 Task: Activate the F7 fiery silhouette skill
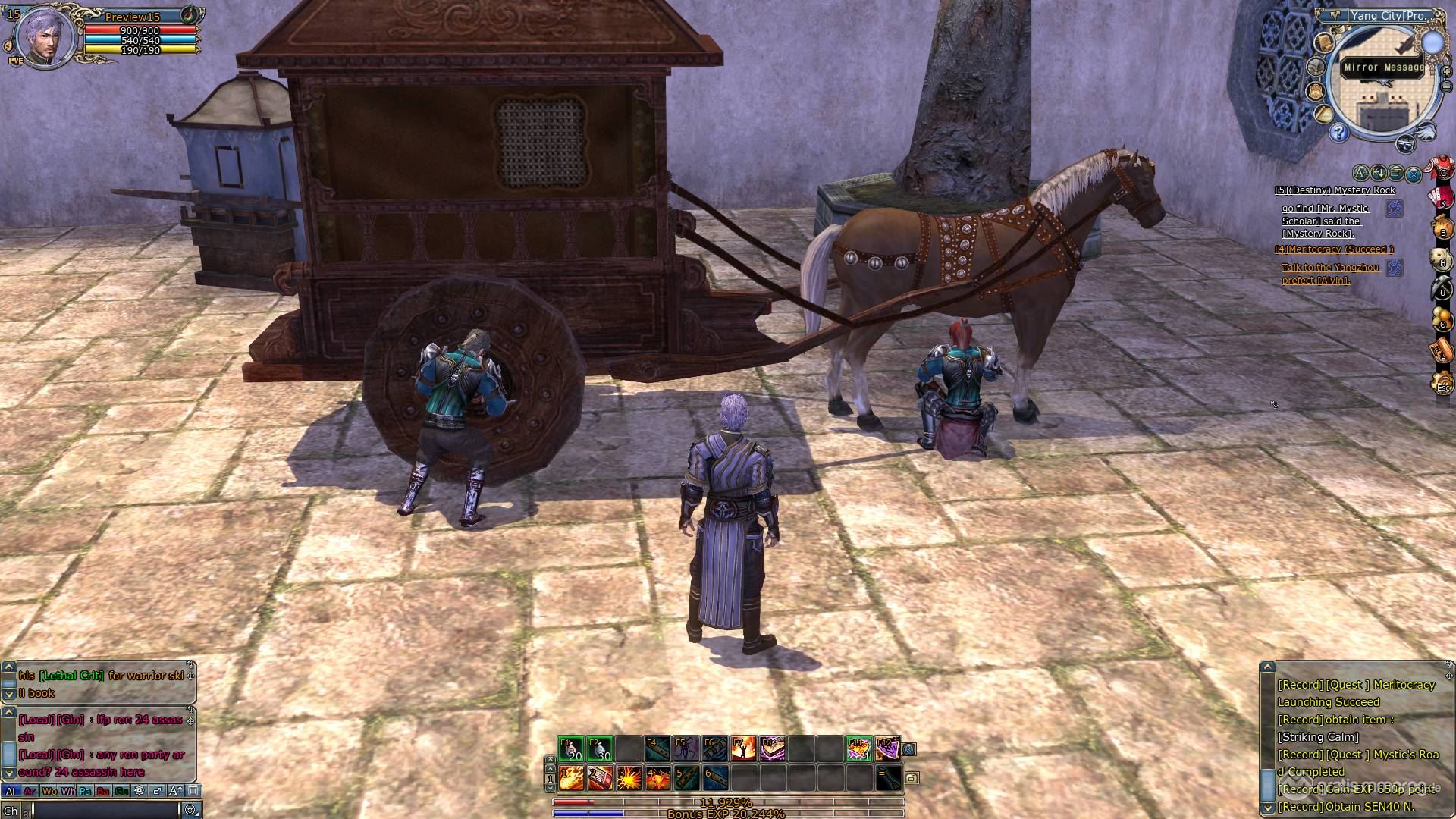tap(743, 749)
